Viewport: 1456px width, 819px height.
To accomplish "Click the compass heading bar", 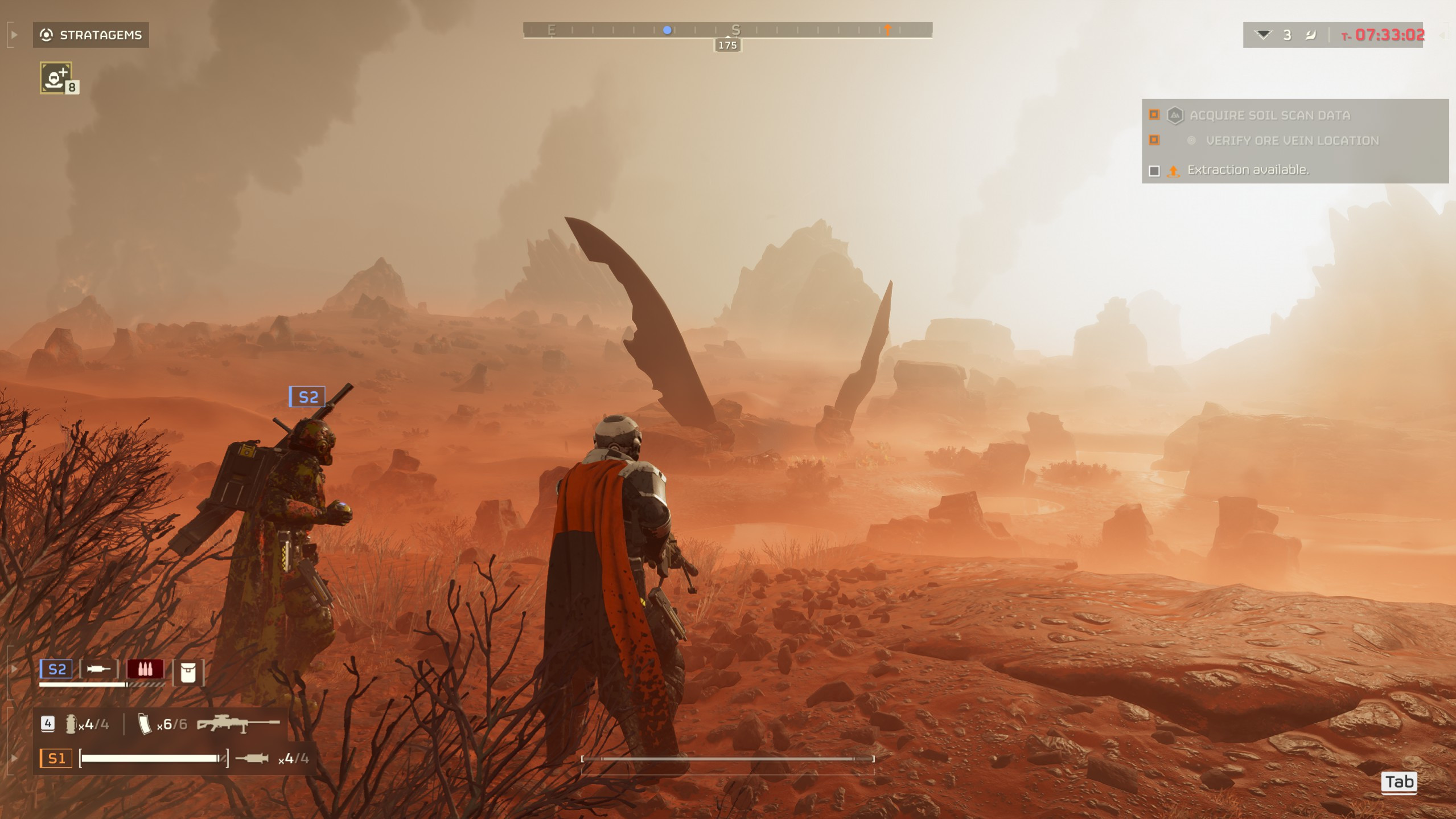I will point(727,30).
